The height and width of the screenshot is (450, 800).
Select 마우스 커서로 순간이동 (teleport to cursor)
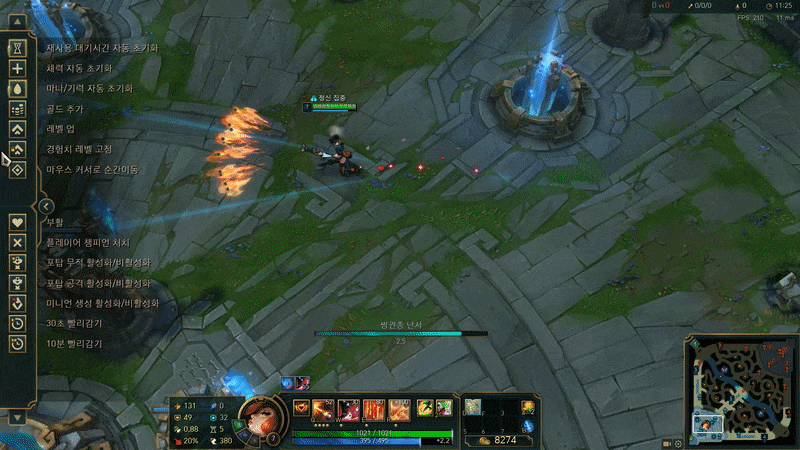click(x=17, y=169)
